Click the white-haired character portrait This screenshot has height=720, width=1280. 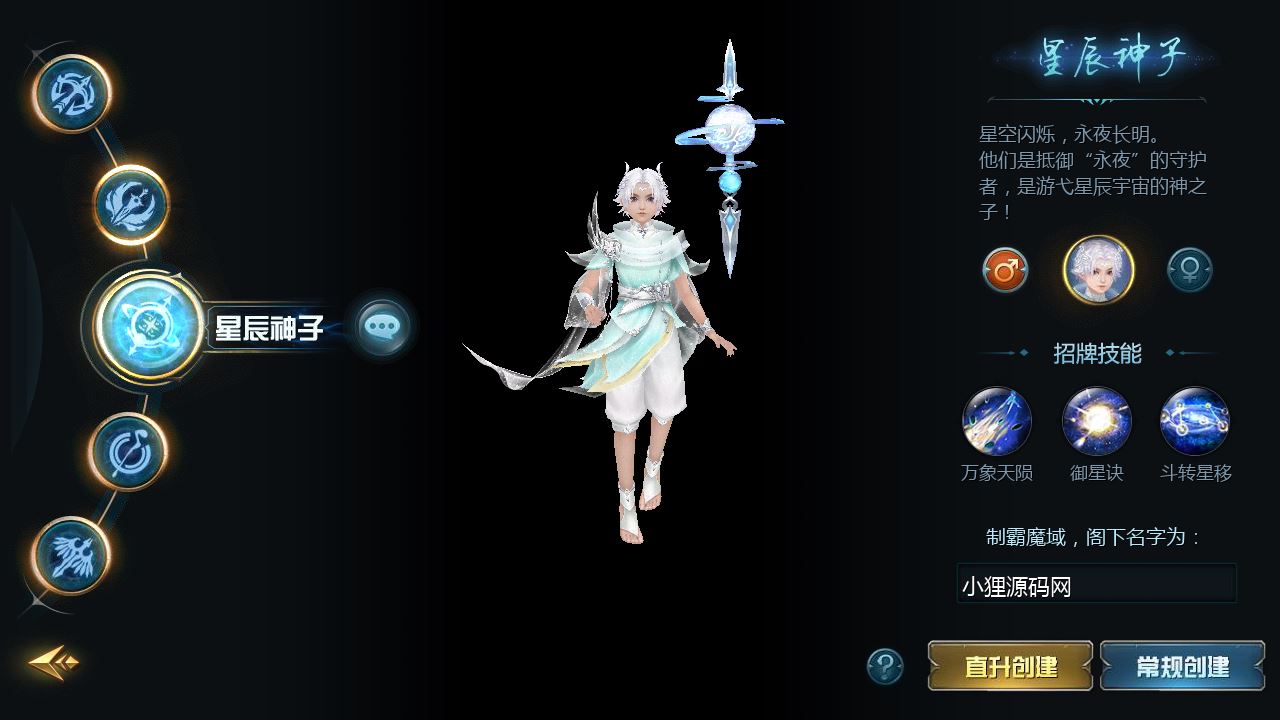tap(1098, 270)
